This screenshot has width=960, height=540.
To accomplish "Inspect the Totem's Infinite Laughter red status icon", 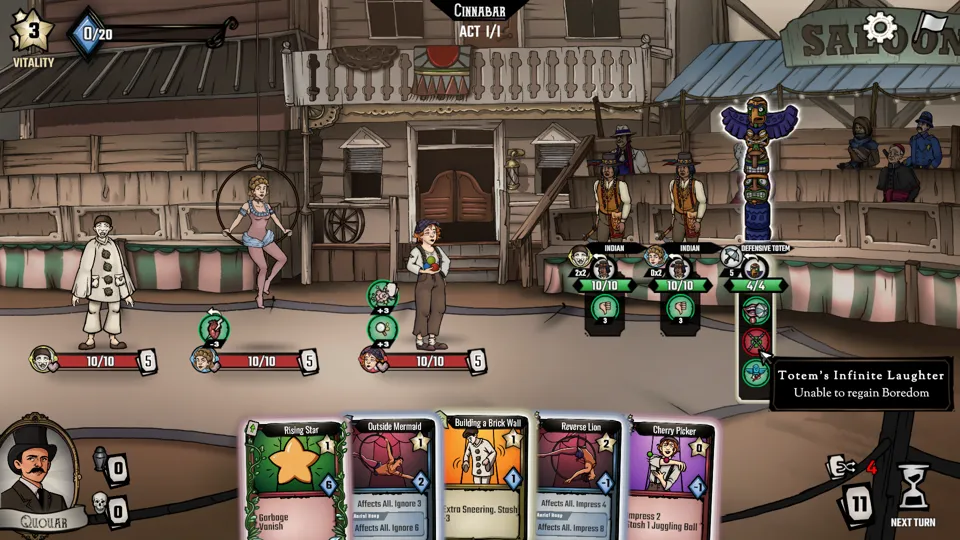I will coord(756,341).
